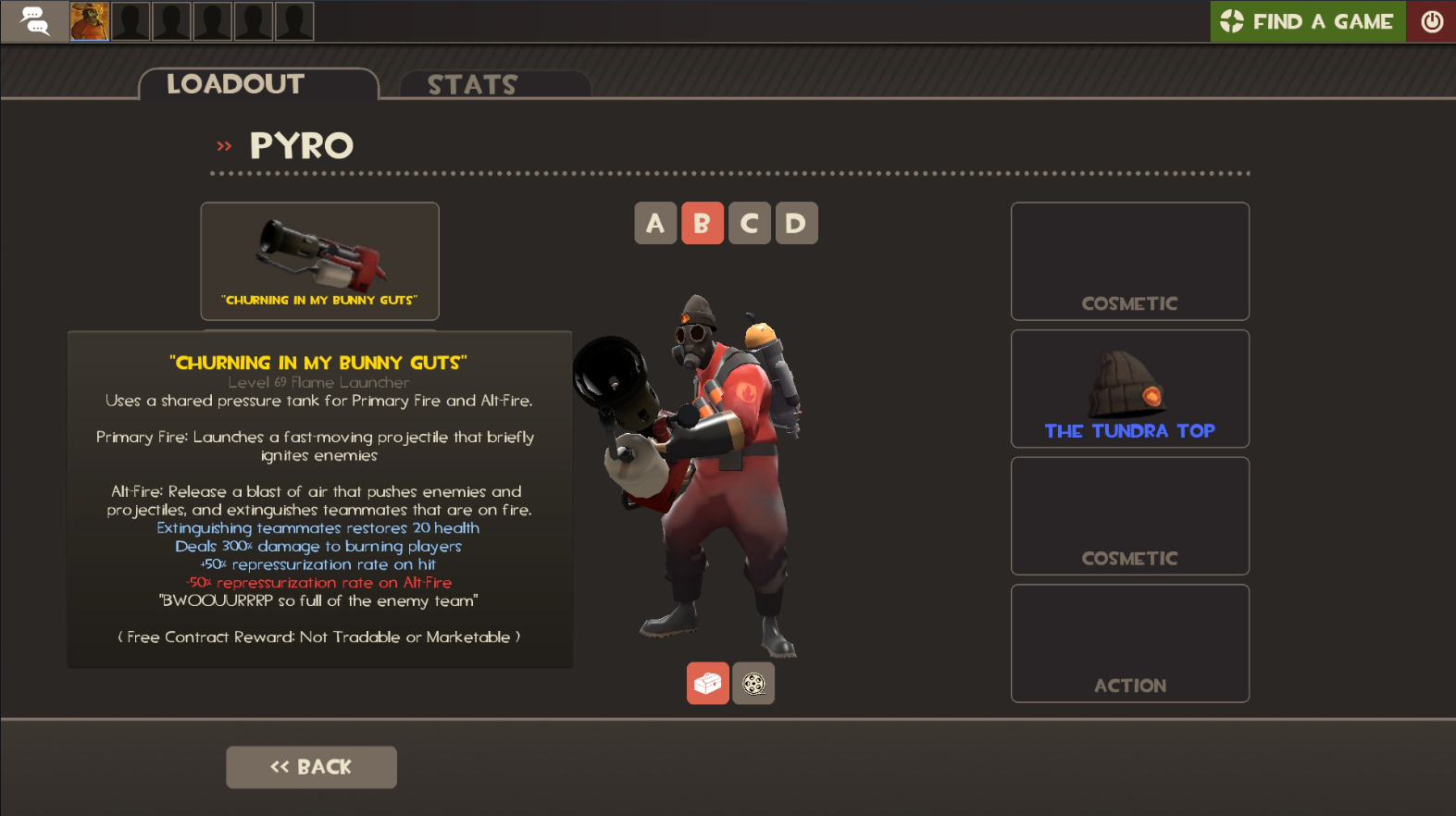
Task: Go back with the Back button
Action: click(x=311, y=767)
